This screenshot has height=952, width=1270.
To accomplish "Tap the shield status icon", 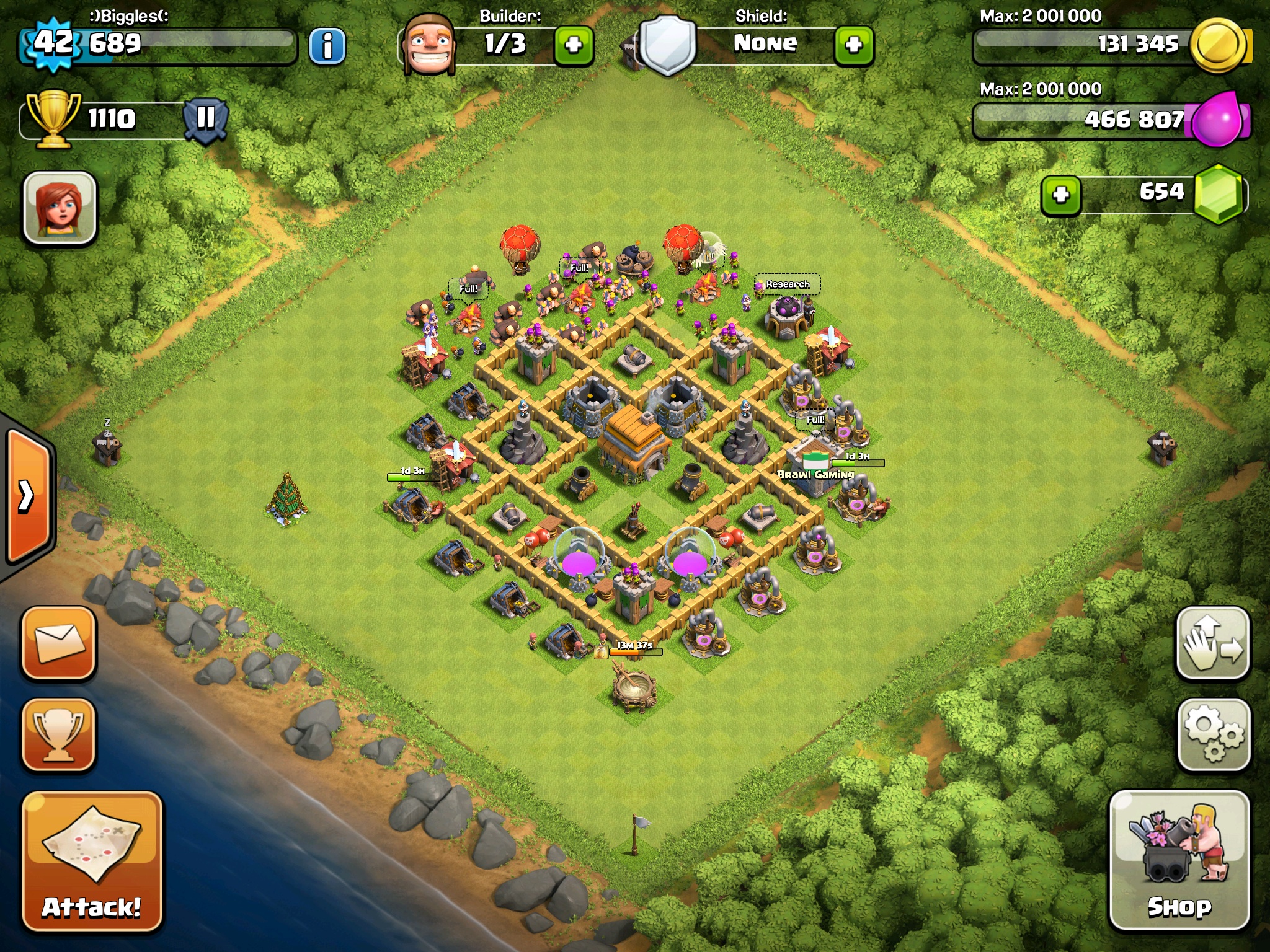I will 667,45.
